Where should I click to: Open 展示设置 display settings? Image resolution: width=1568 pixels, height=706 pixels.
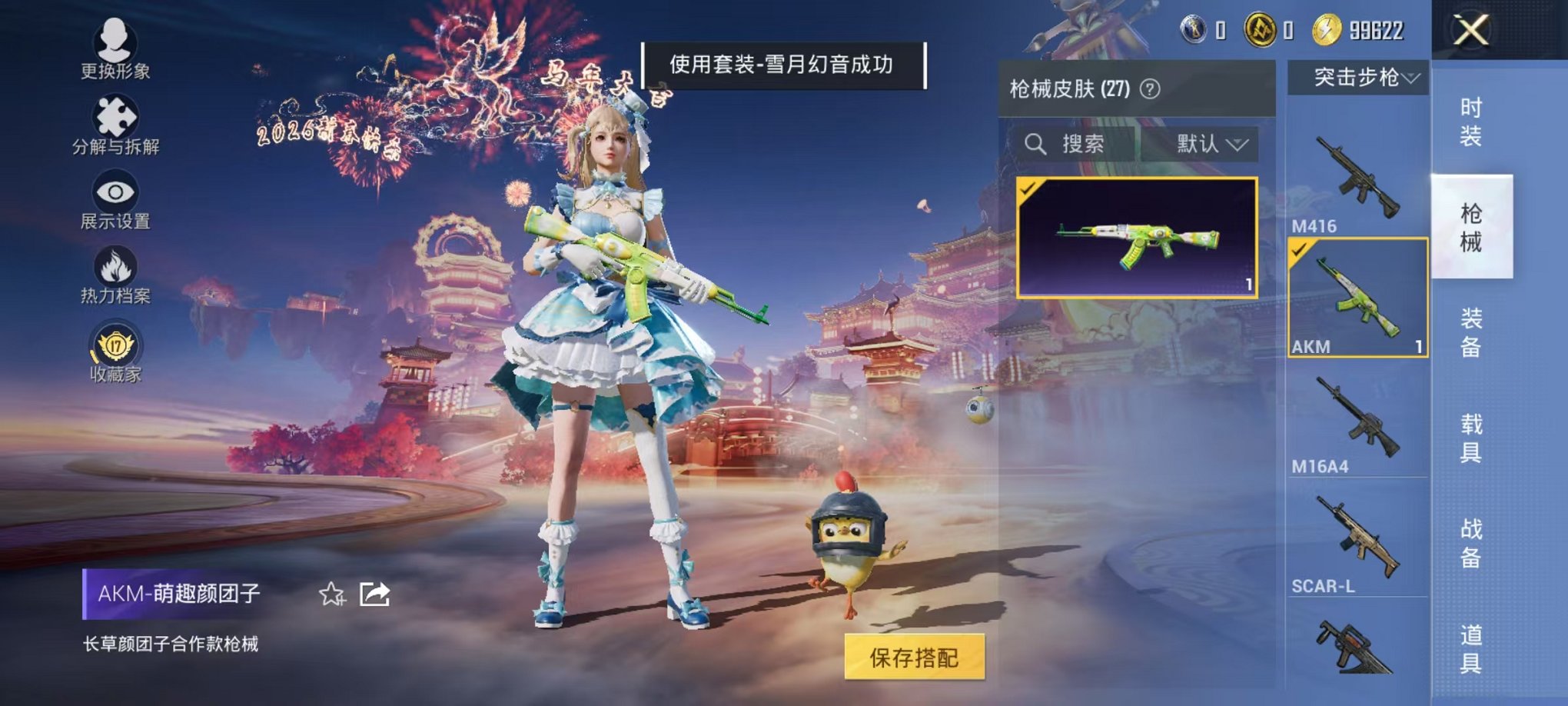[x=114, y=195]
